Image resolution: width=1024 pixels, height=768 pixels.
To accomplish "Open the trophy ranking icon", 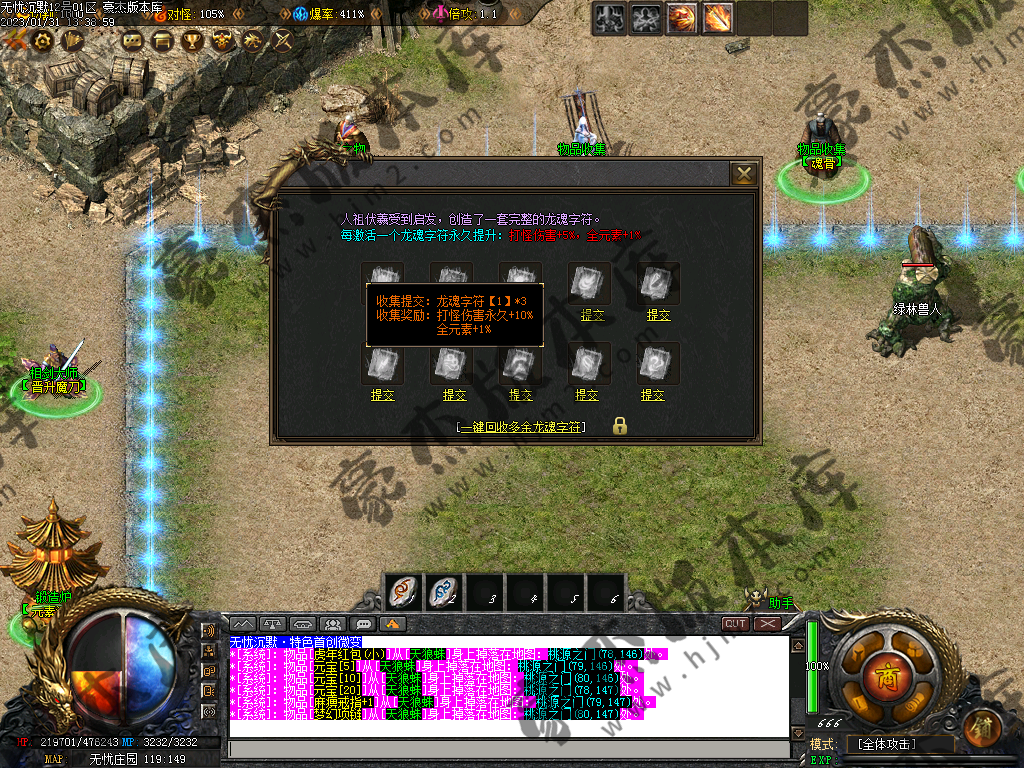I will [x=192, y=40].
